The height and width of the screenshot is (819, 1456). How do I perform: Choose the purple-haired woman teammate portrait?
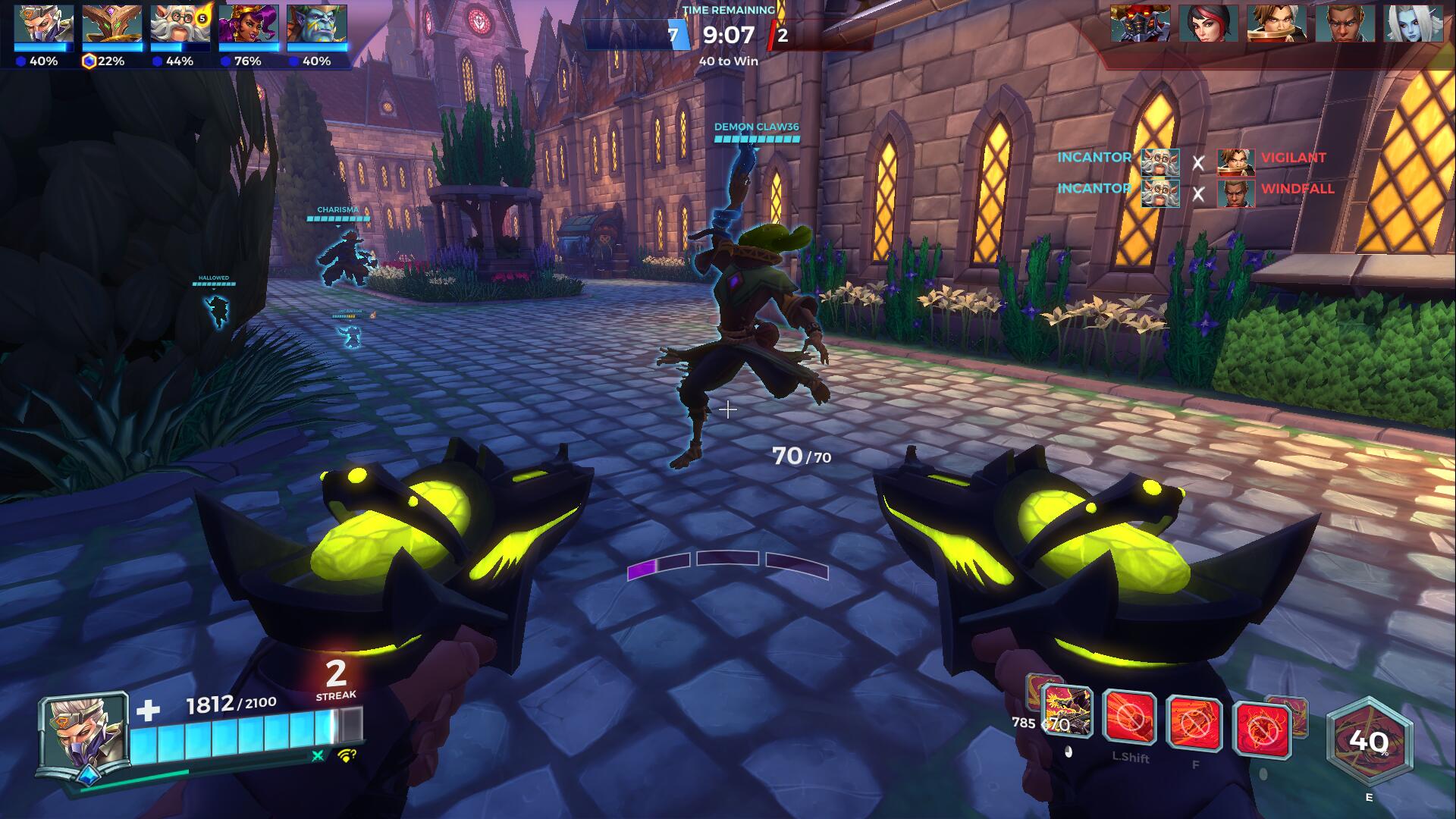point(249,24)
